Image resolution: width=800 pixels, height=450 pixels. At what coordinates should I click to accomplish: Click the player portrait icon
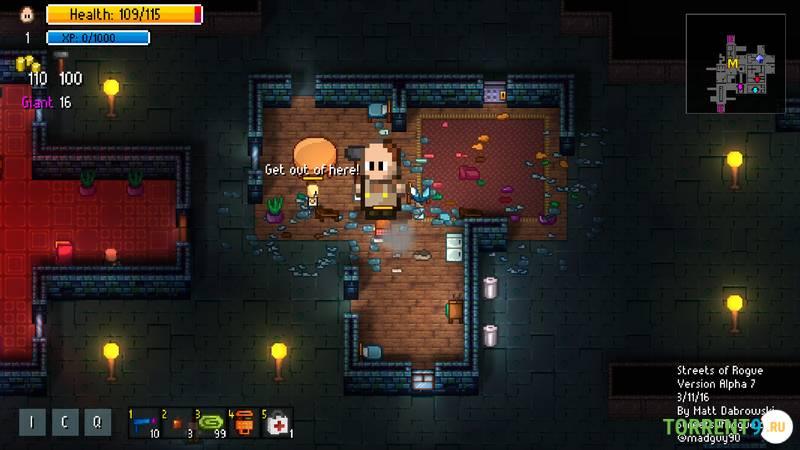pyautogui.click(x=27, y=14)
